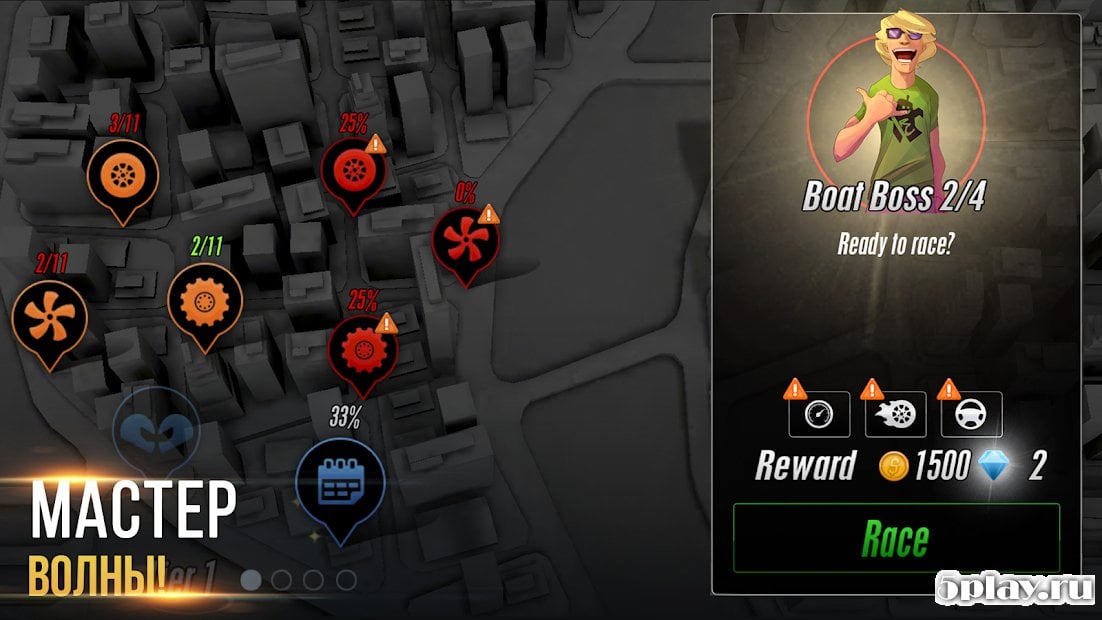This screenshot has height=620, width=1102.
Task: Tap the Boat Boss character portrait
Action: click(894, 105)
